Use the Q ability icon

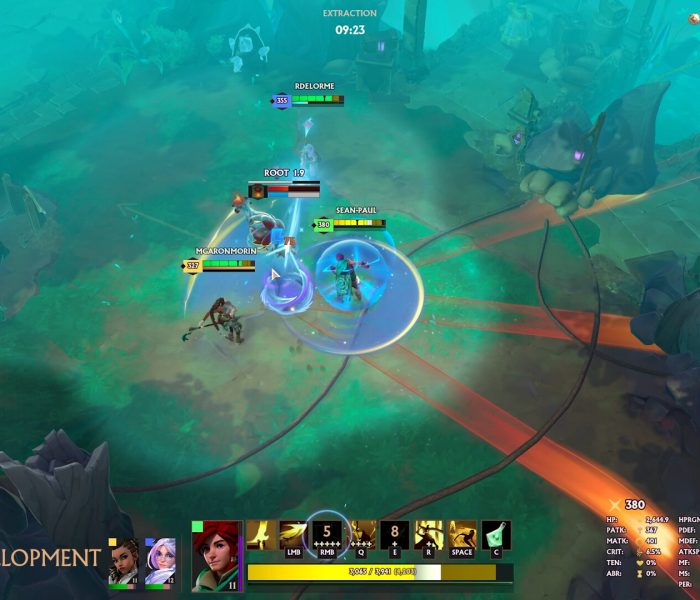pyautogui.click(x=362, y=536)
